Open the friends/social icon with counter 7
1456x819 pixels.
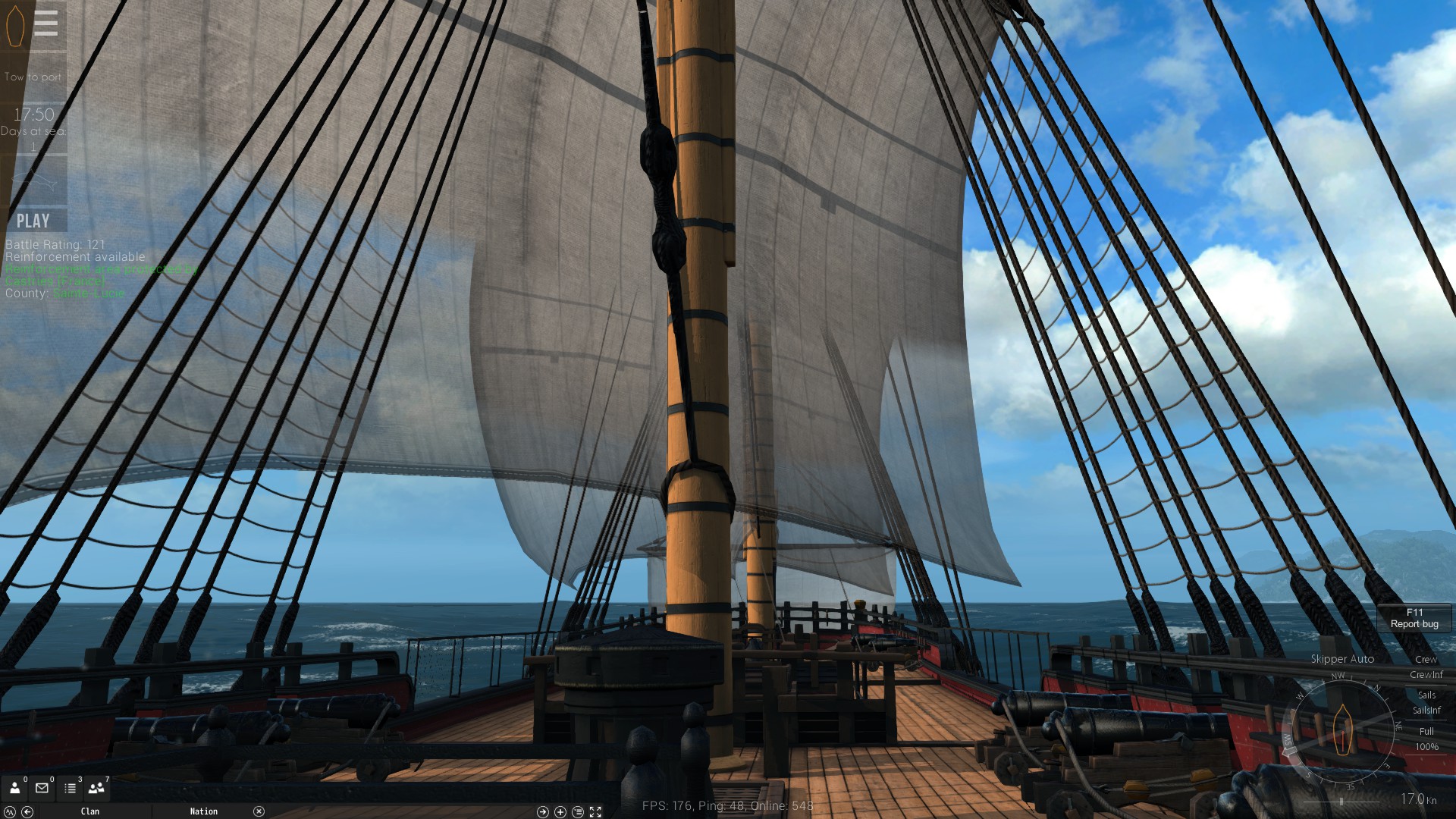click(95, 789)
